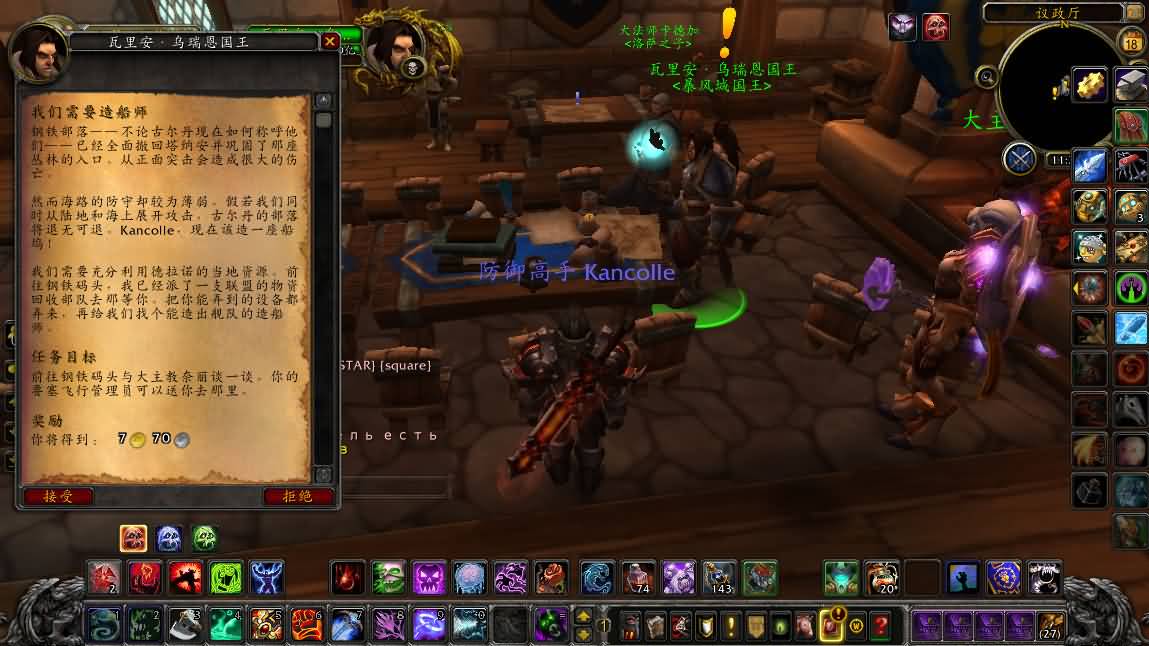This screenshot has height=646, width=1149.
Task: Open the red question mark help button
Action: coord(880,627)
